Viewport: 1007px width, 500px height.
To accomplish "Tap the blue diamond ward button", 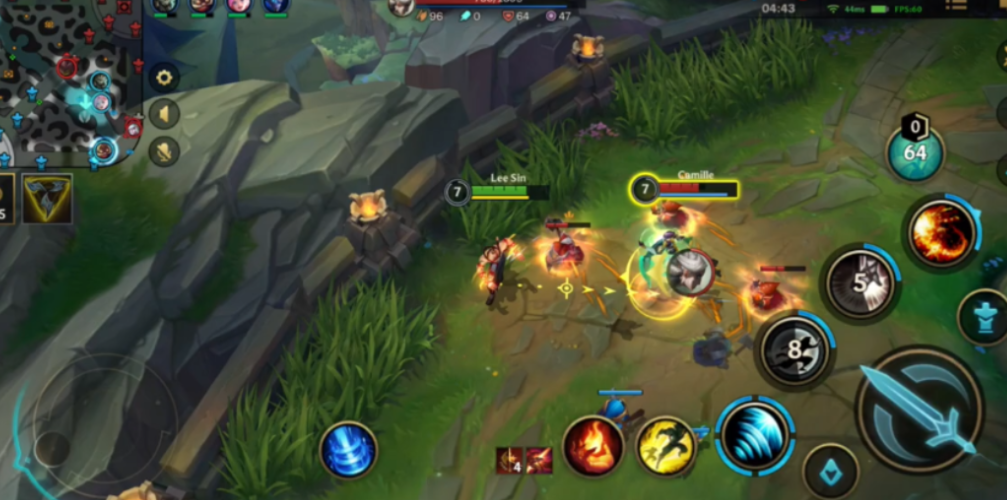I will tap(830, 470).
